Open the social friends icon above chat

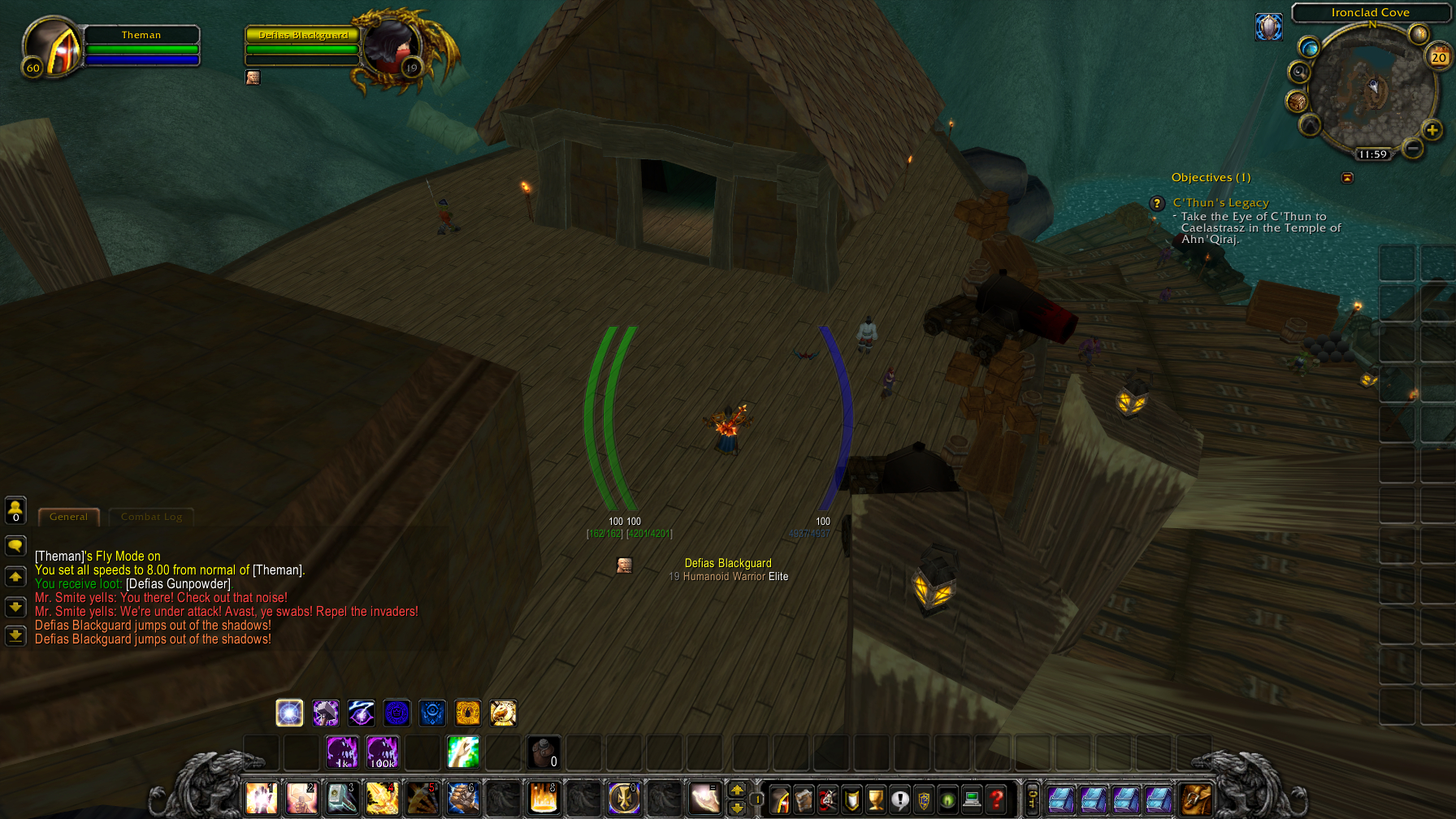coord(15,509)
